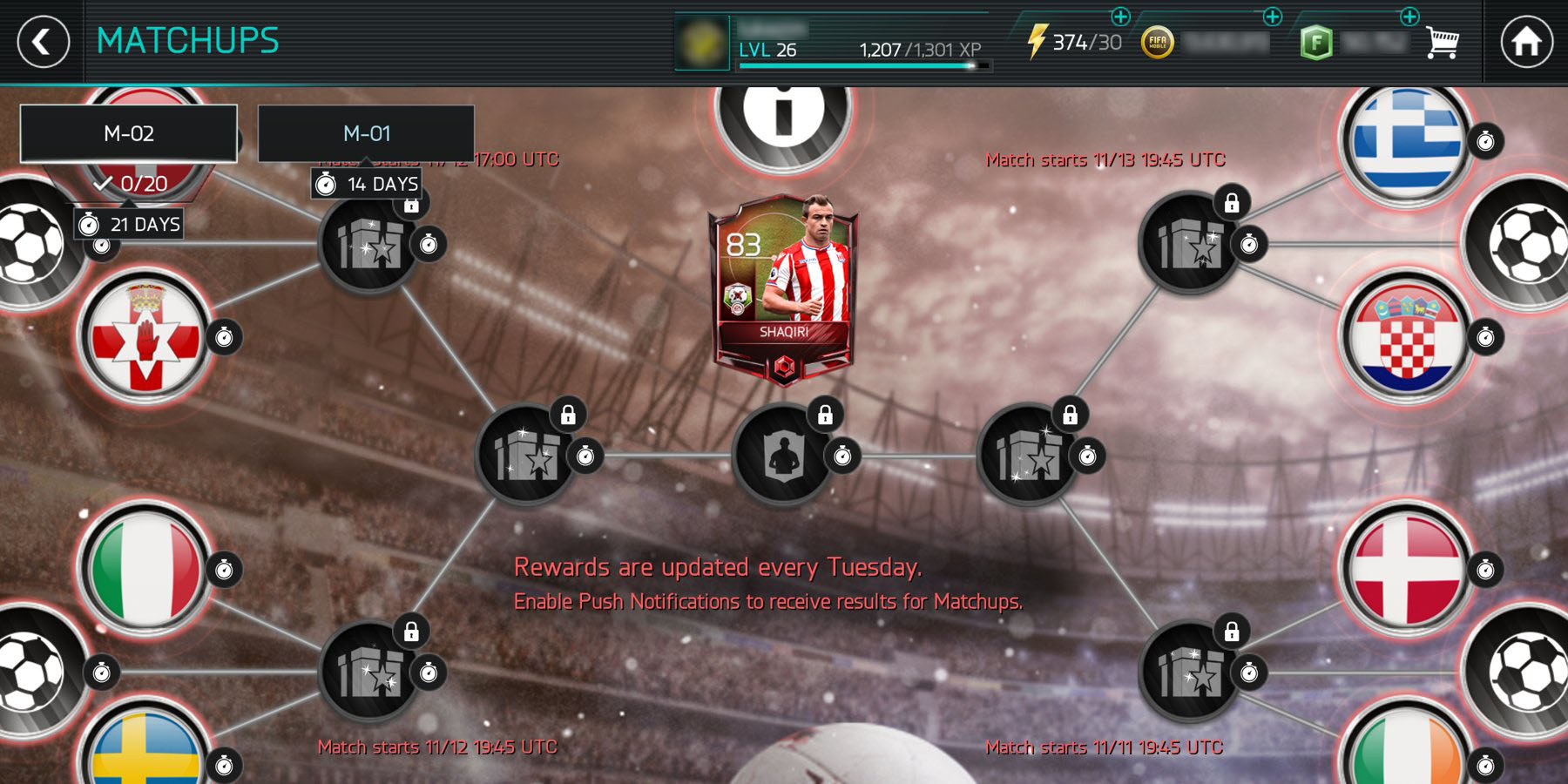The image size is (1568, 784).
Task: Open the player profile level panel
Action: 834,42
